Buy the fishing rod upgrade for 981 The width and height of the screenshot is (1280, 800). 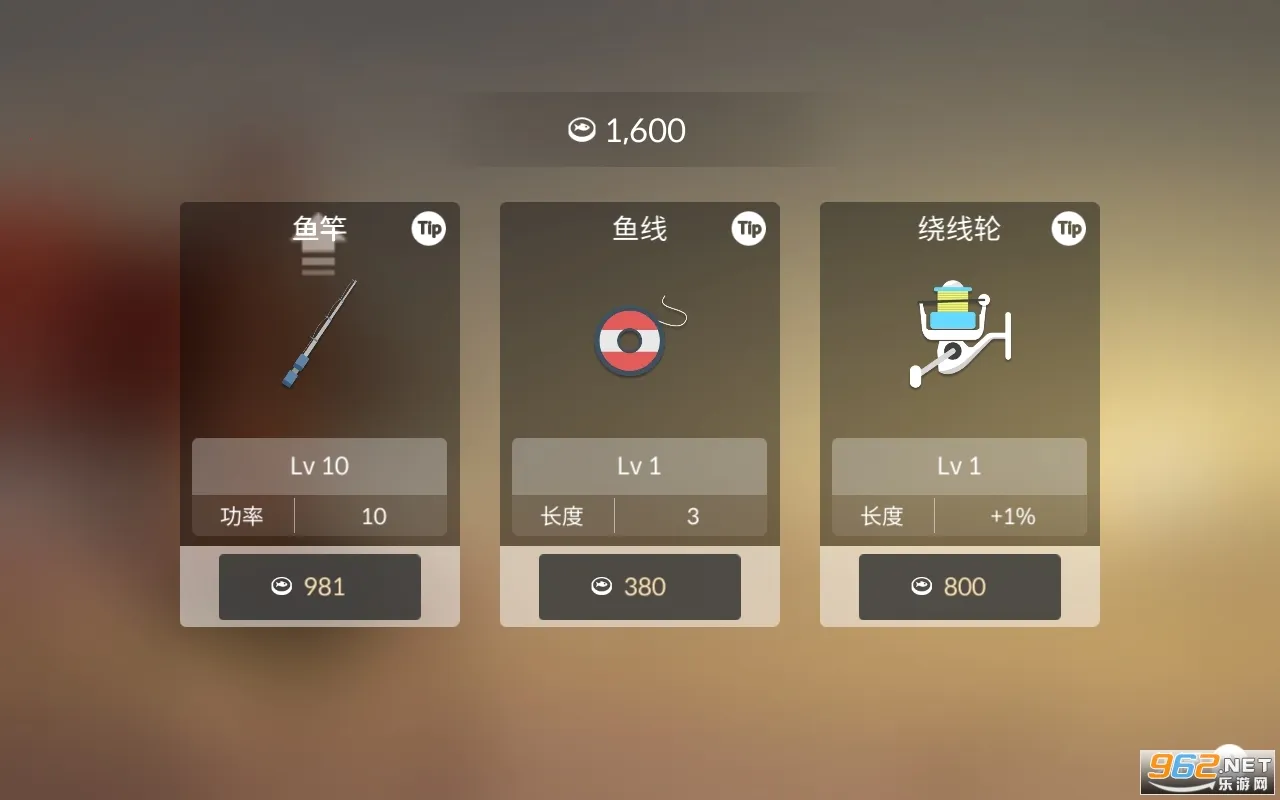tap(320, 587)
